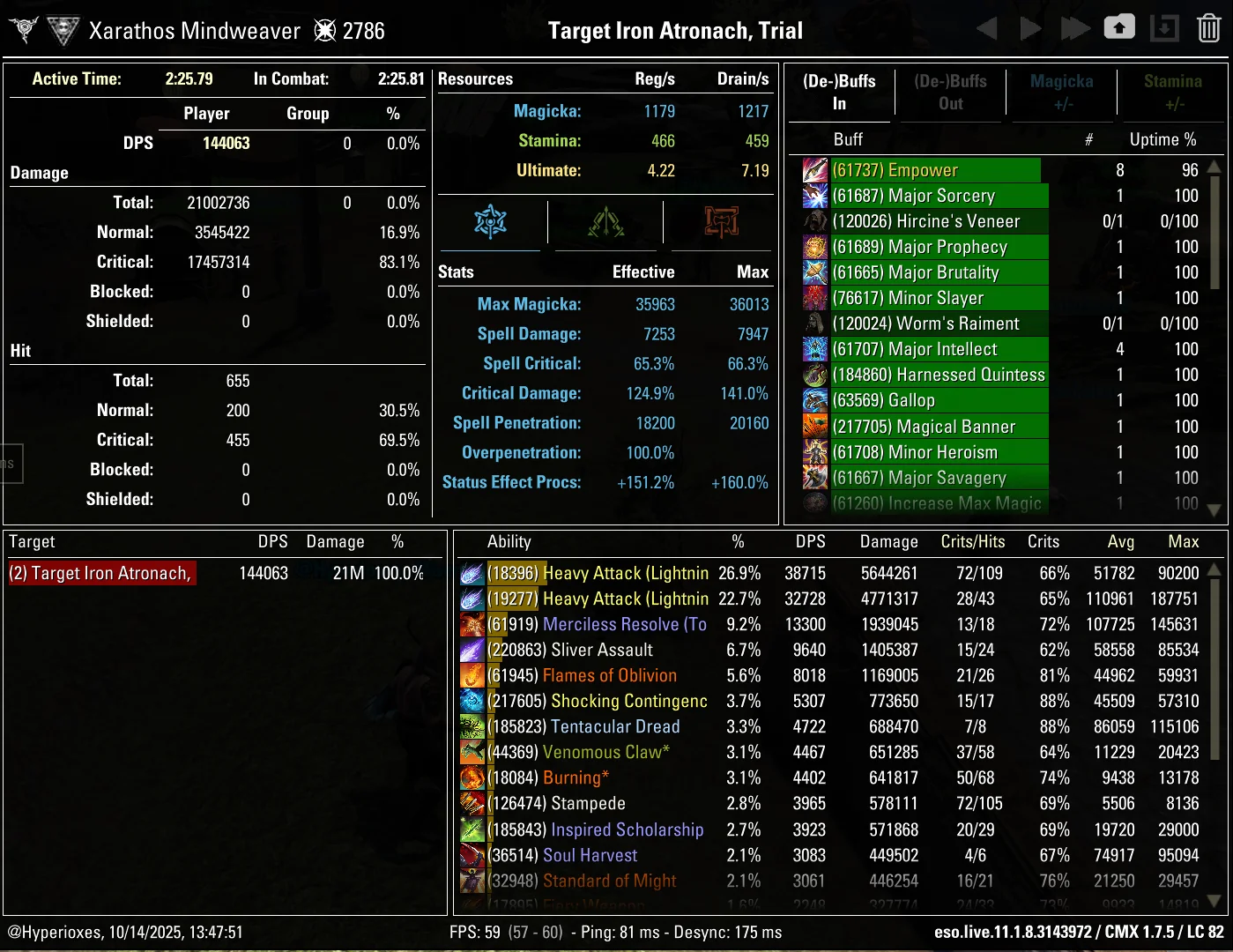Click the save fight data icon

click(x=1164, y=27)
